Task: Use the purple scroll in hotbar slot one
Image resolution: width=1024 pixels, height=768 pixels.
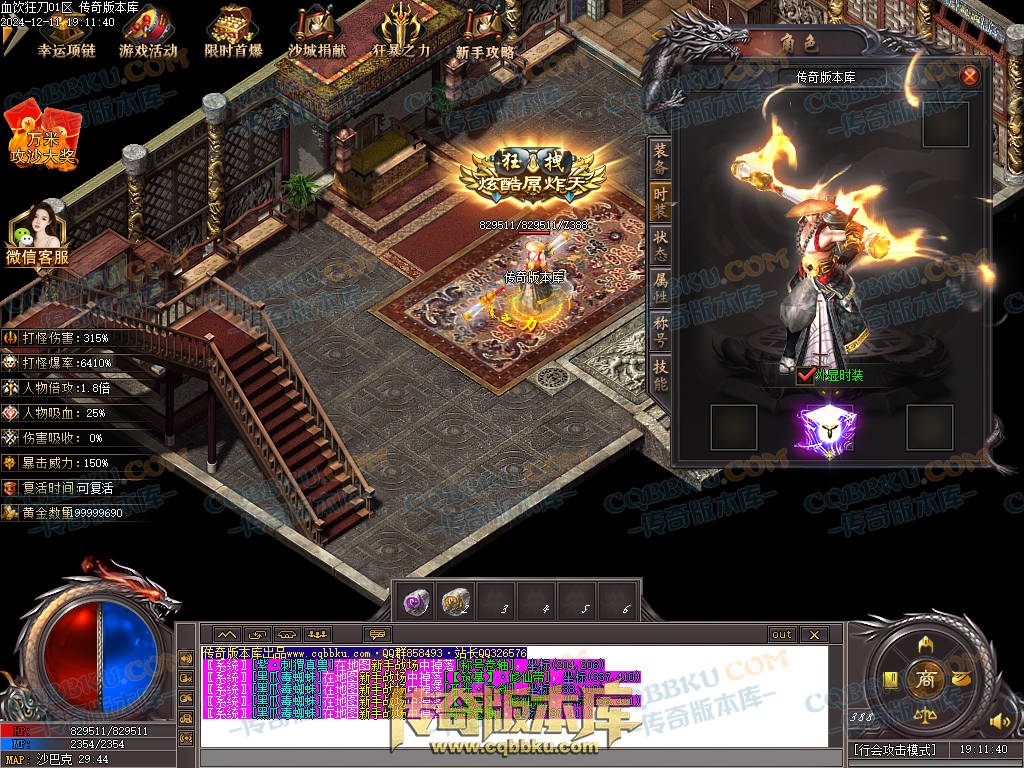Action: 416,600
